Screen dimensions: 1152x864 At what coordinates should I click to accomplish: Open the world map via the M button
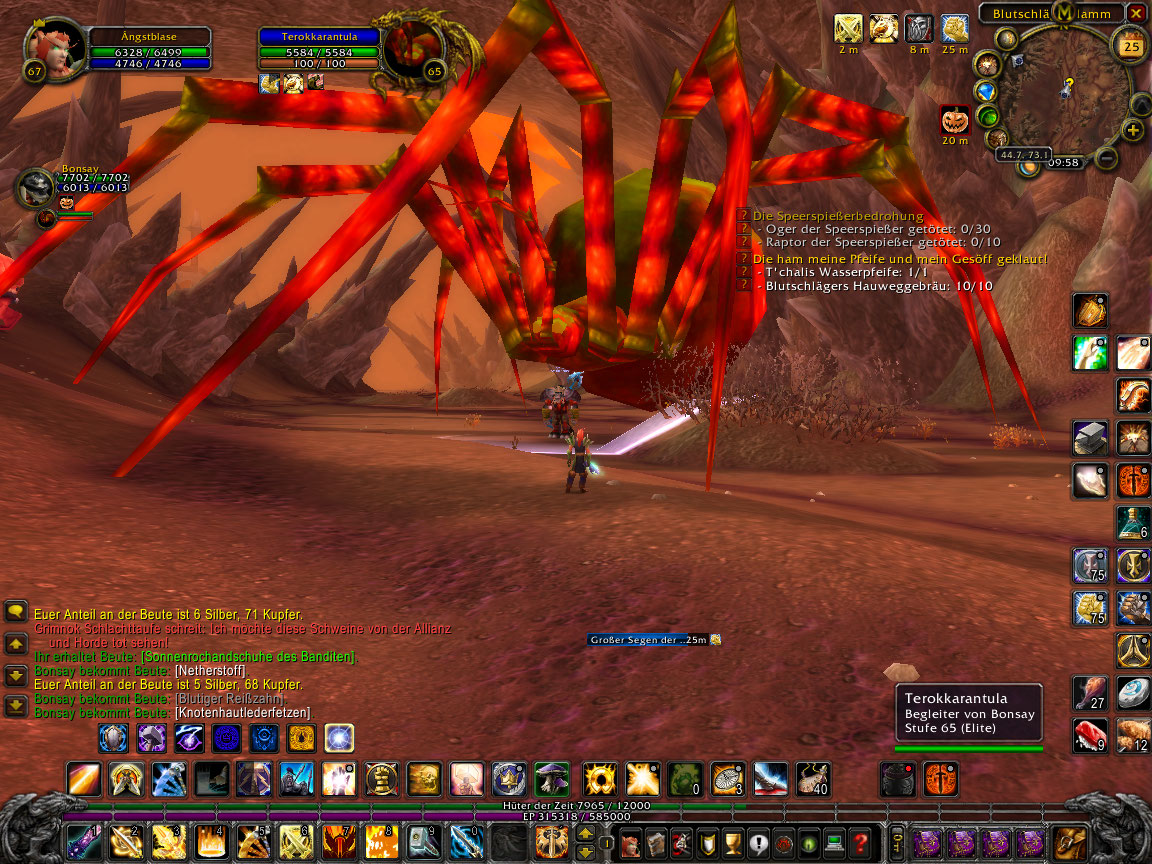pos(1064,12)
